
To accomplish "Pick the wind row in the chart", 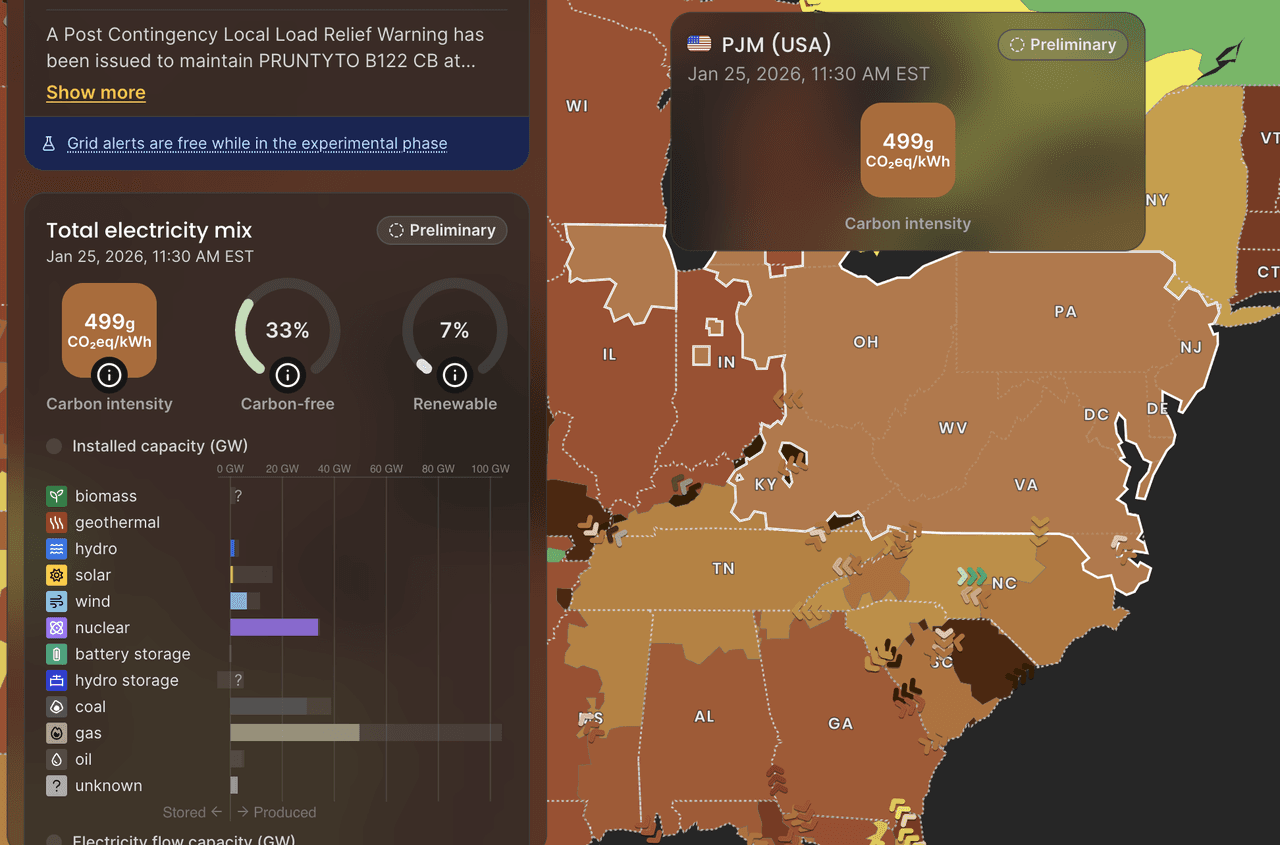I will (92, 601).
